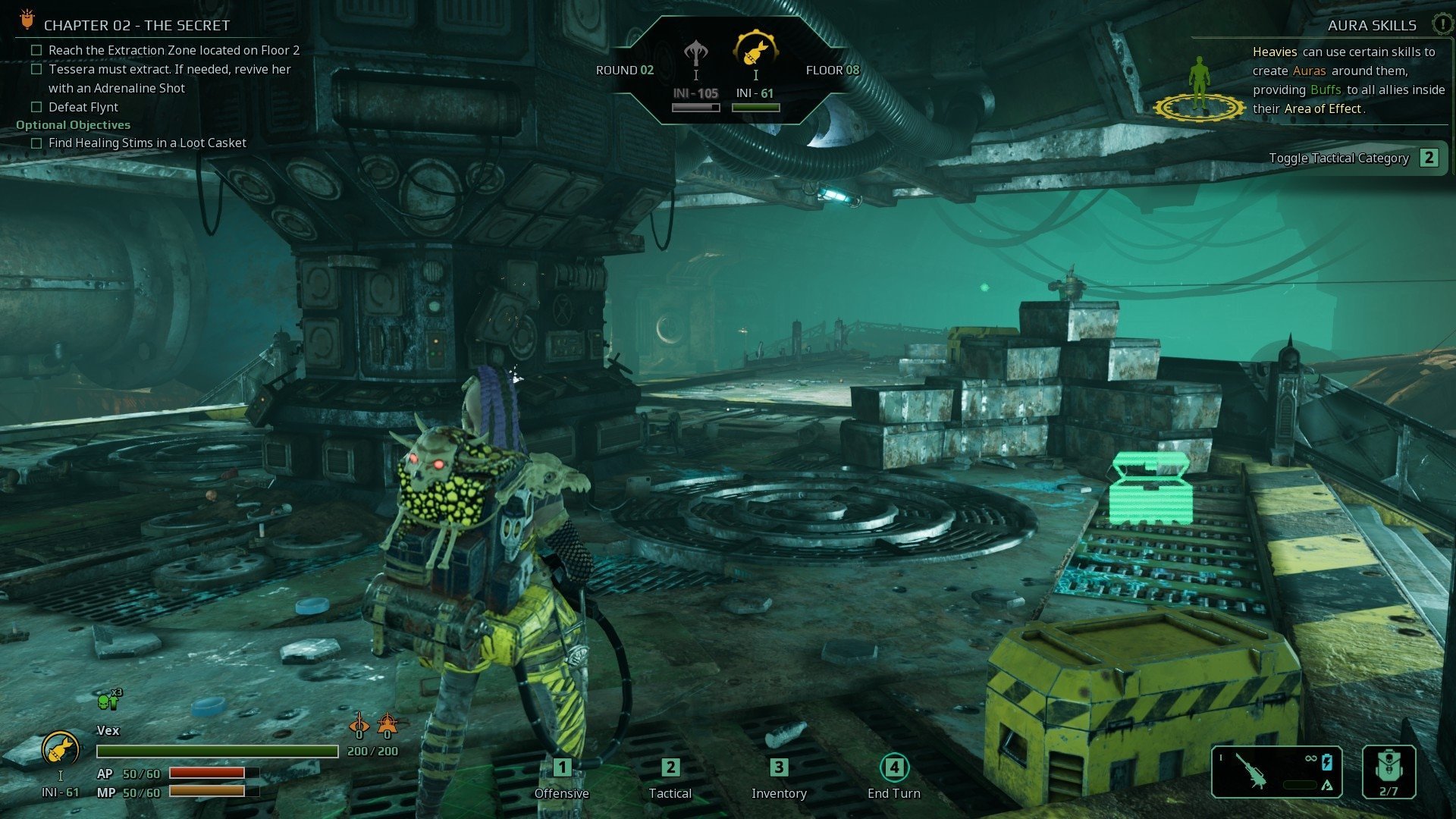Select the equipped weapon panel
Image resolution: width=1456 pixels, height=819 pixels.
[1276, 772]
